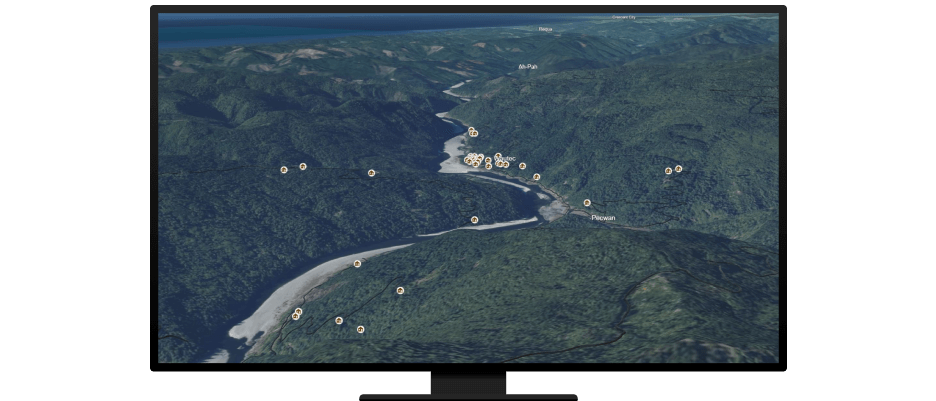Choose the Requa place label
936x401 pixels.
(x=545, y=29)
